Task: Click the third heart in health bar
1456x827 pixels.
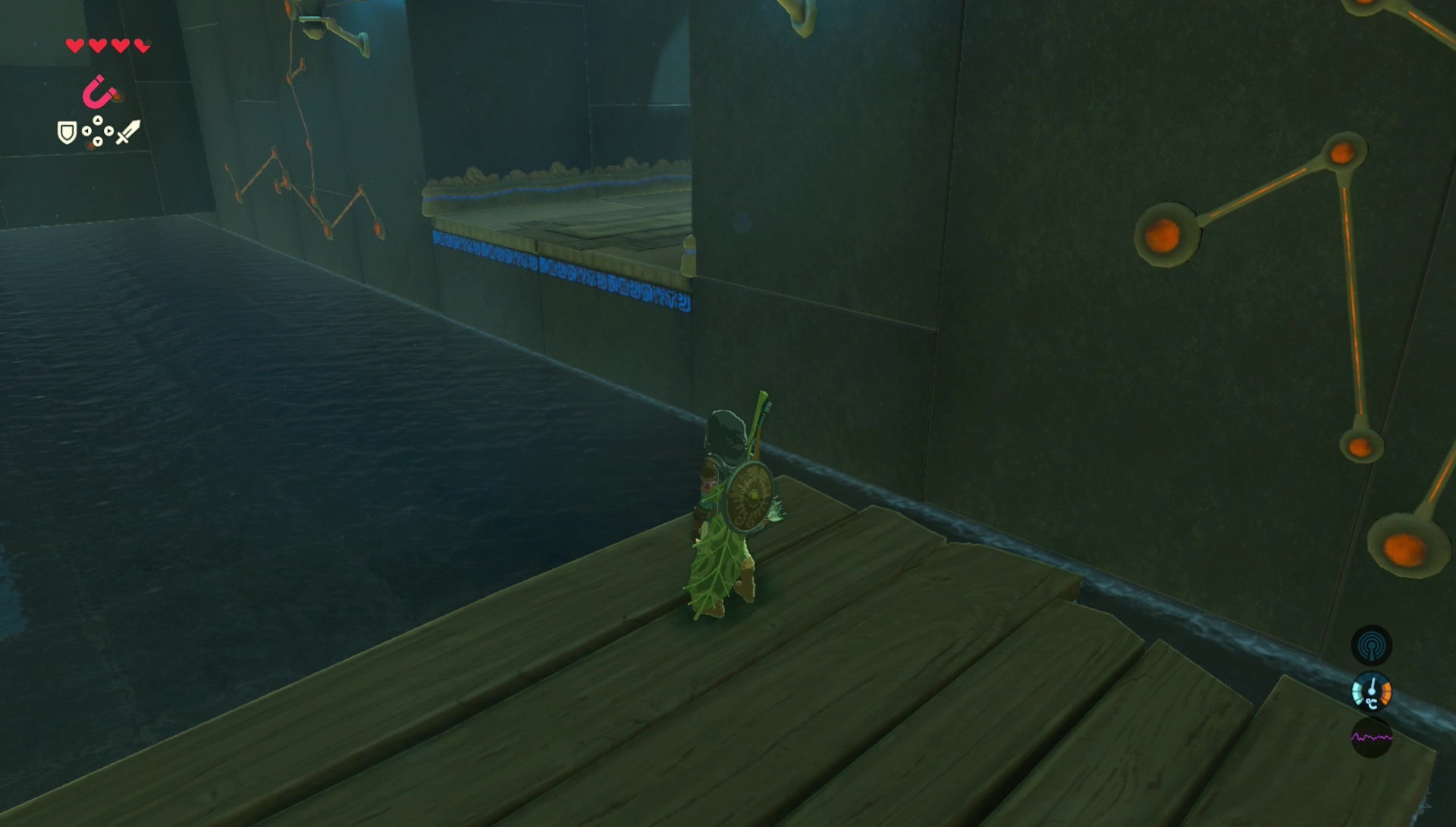Action: tap(120, 46)
